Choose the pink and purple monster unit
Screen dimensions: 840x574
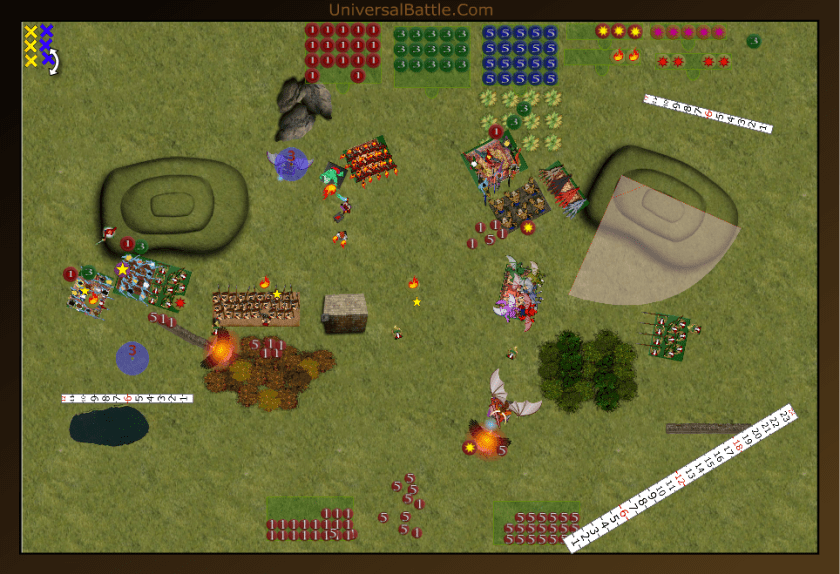coord(521,292)
